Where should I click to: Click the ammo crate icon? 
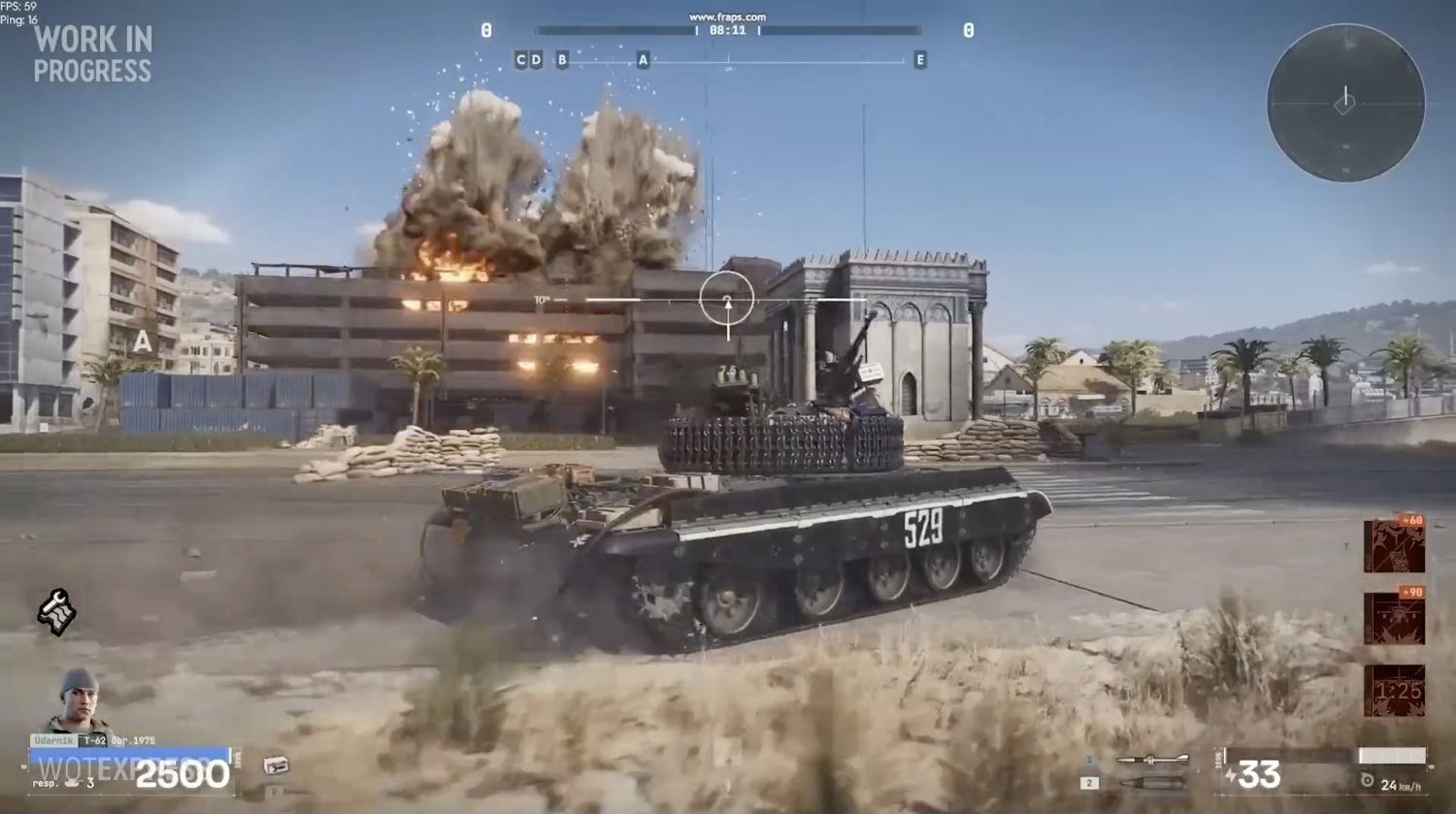coord(276,765)
